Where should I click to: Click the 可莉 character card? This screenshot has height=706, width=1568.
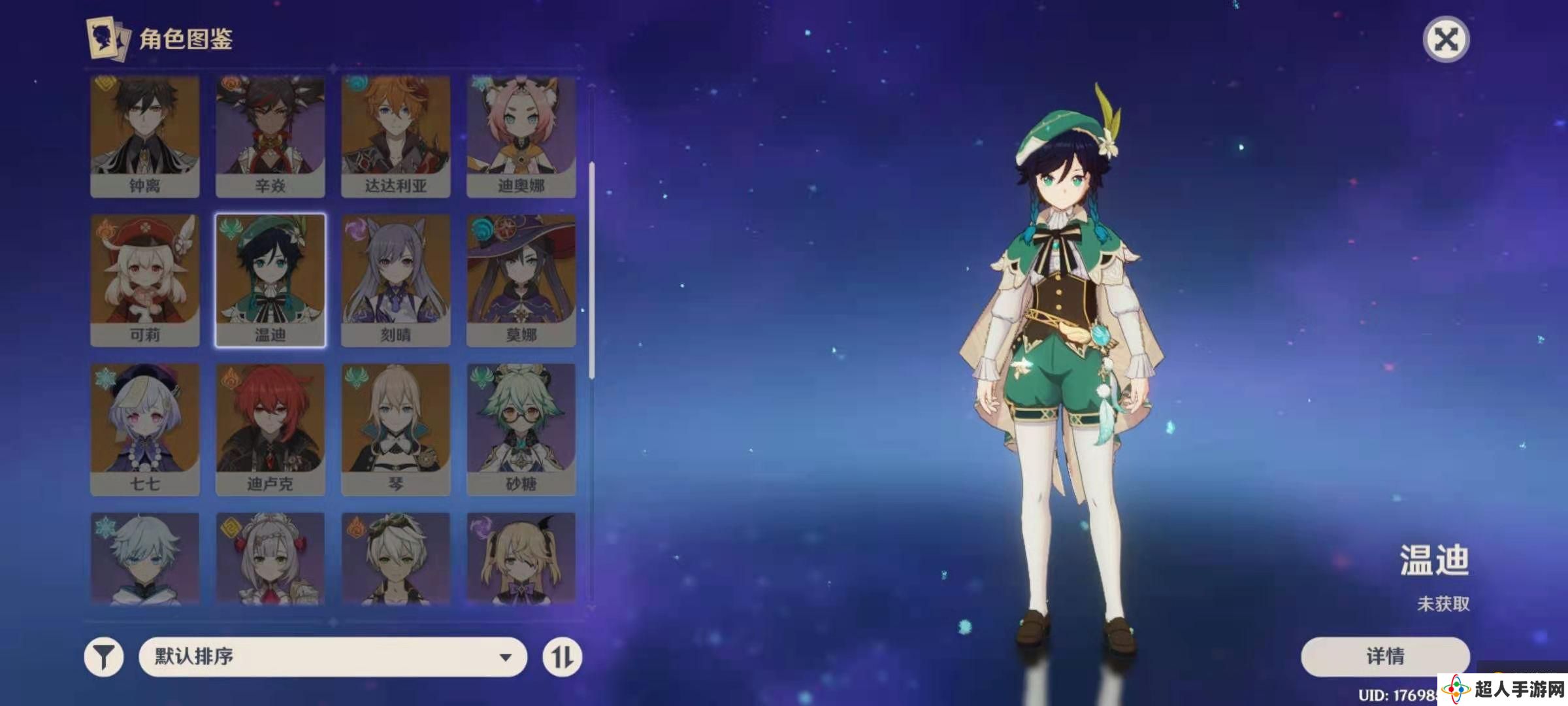click(x=144, y=280)
